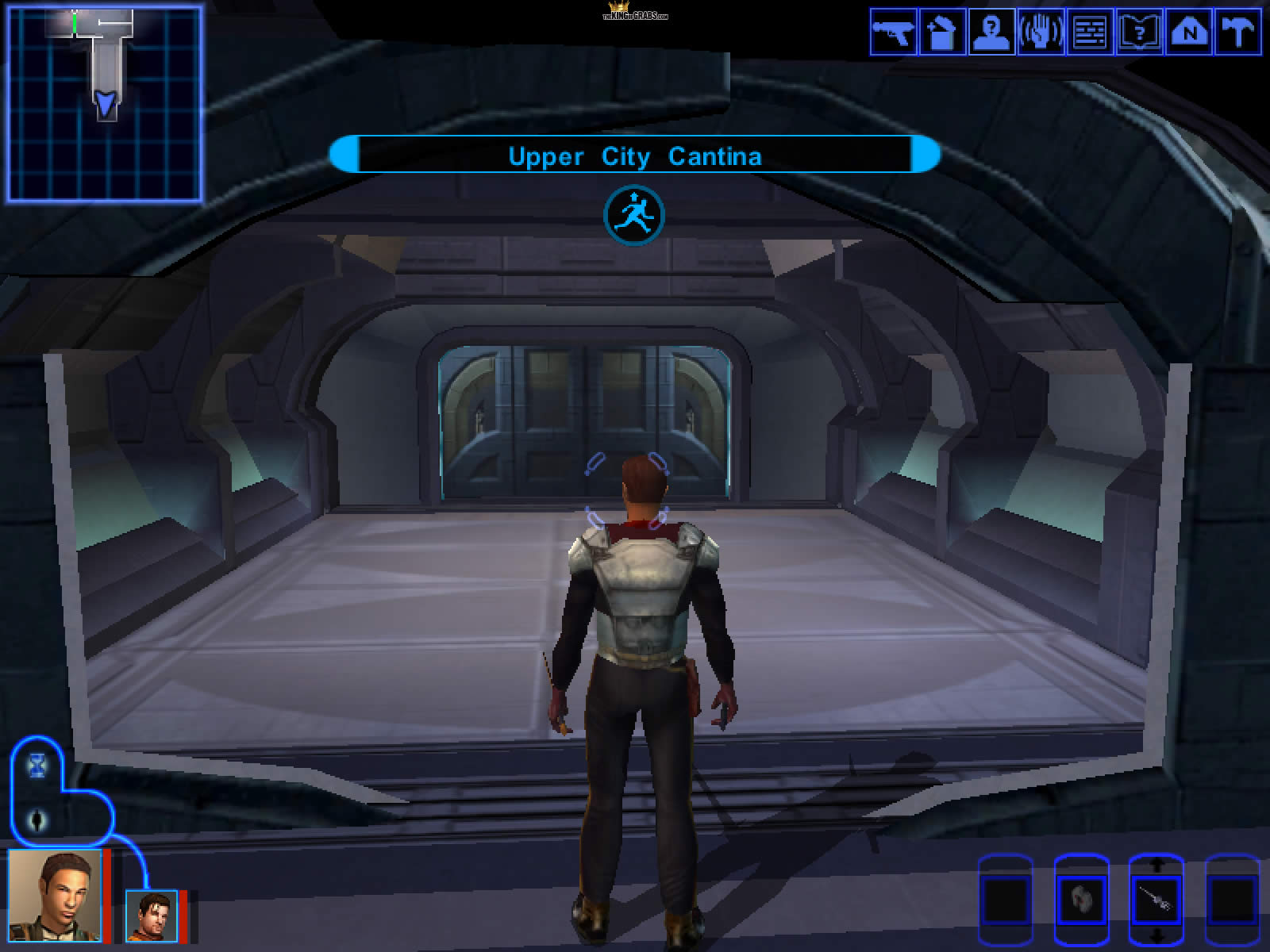
Task: Open the Inventory box icon
Action: 942,33
